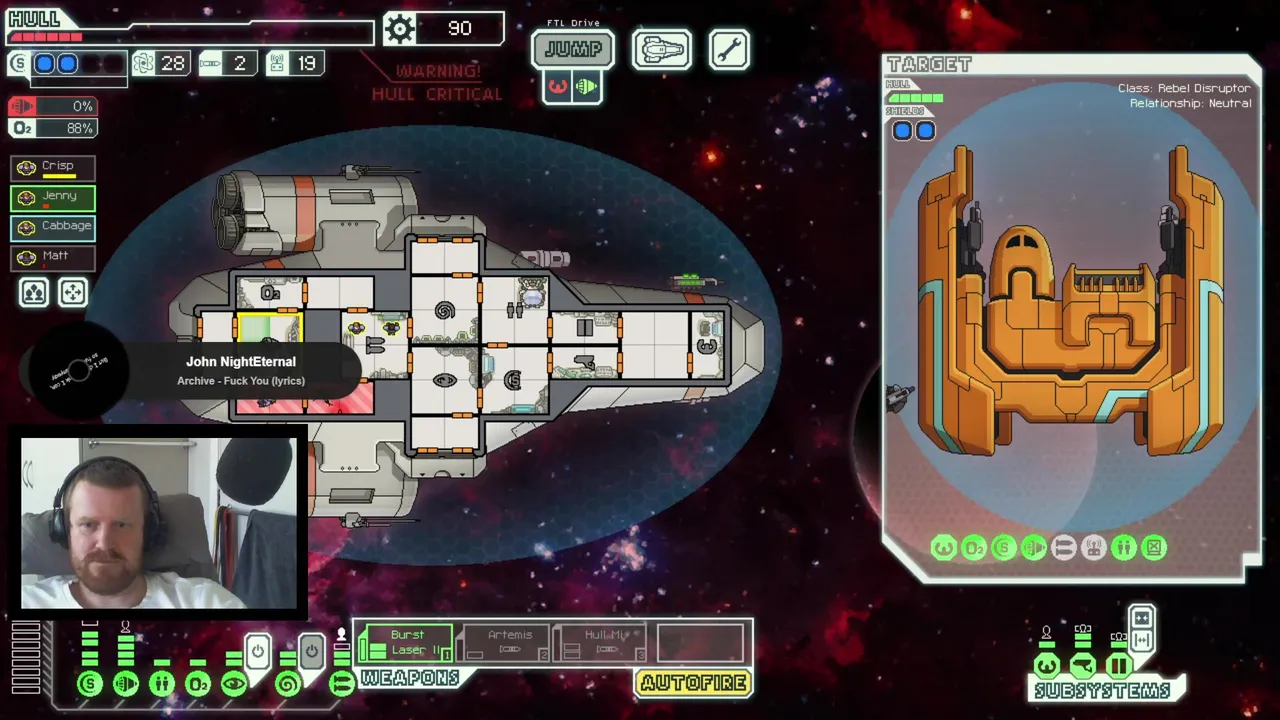Return crew to saved stations
Image resolution: width=1280 pixels, height=720 pixels.
point(73,292)
